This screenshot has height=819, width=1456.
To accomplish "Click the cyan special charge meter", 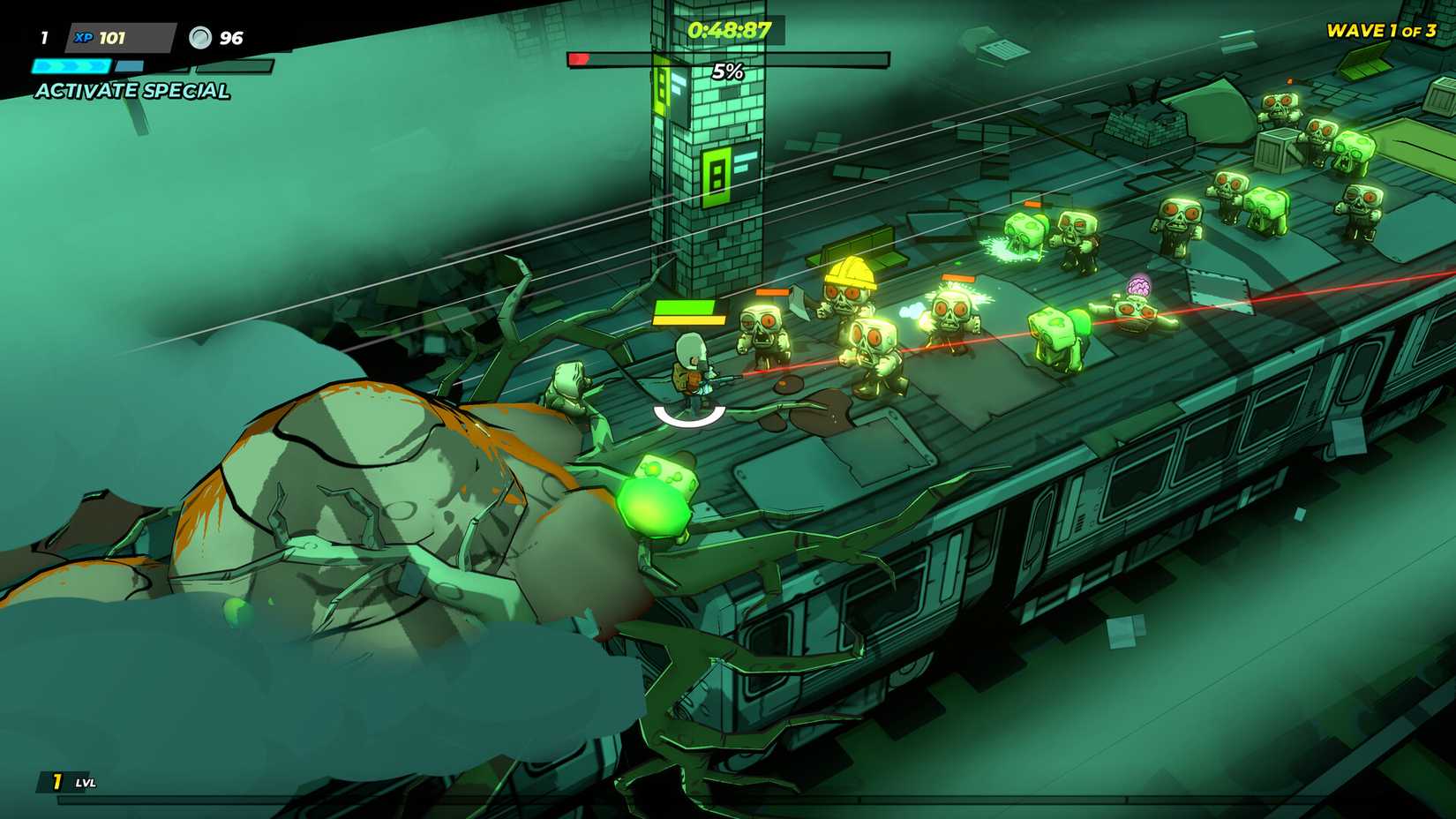I will (71, 64).
